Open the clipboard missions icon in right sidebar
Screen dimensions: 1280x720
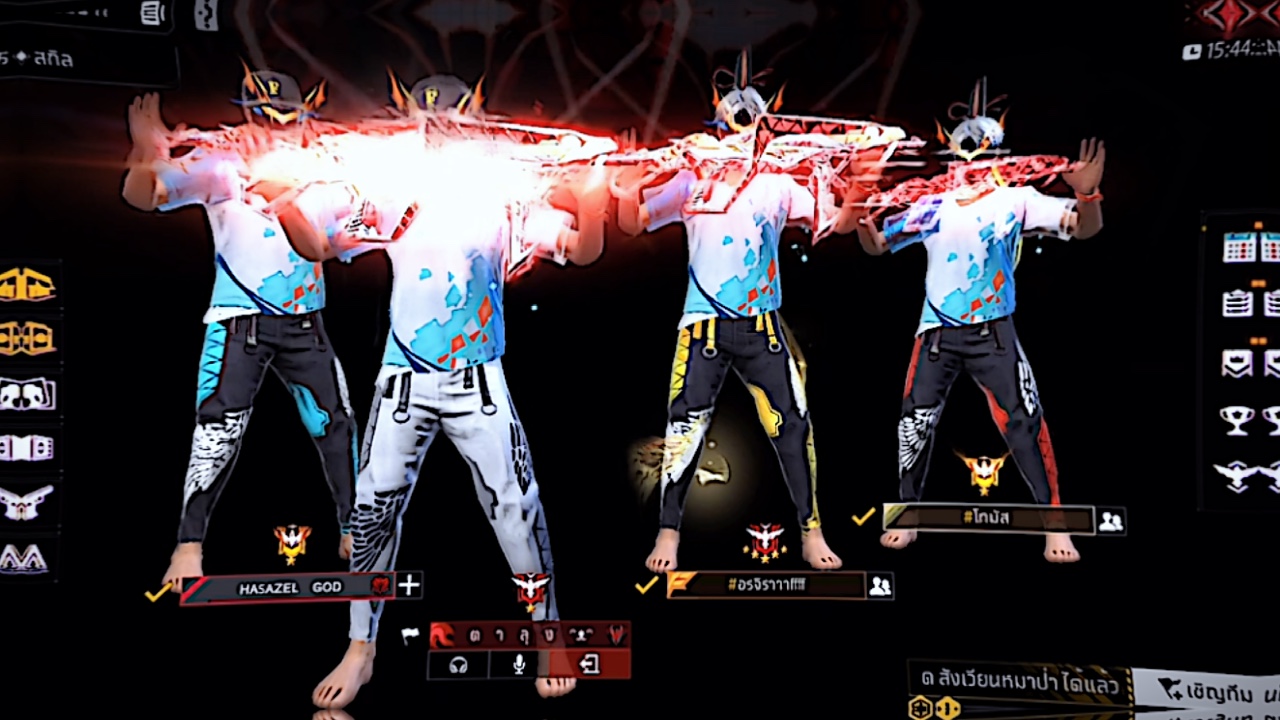(1238, 303)
